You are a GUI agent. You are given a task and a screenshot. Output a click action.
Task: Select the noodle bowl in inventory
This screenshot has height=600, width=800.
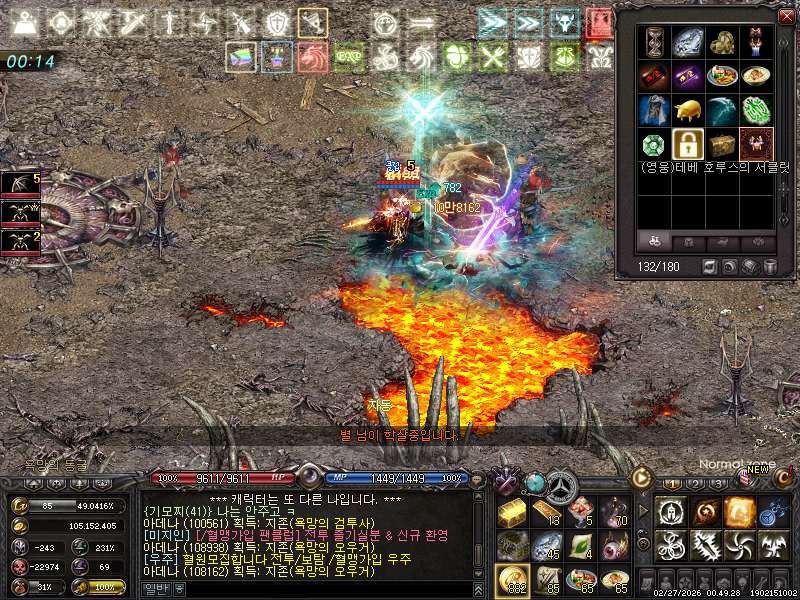click(756, 75)
